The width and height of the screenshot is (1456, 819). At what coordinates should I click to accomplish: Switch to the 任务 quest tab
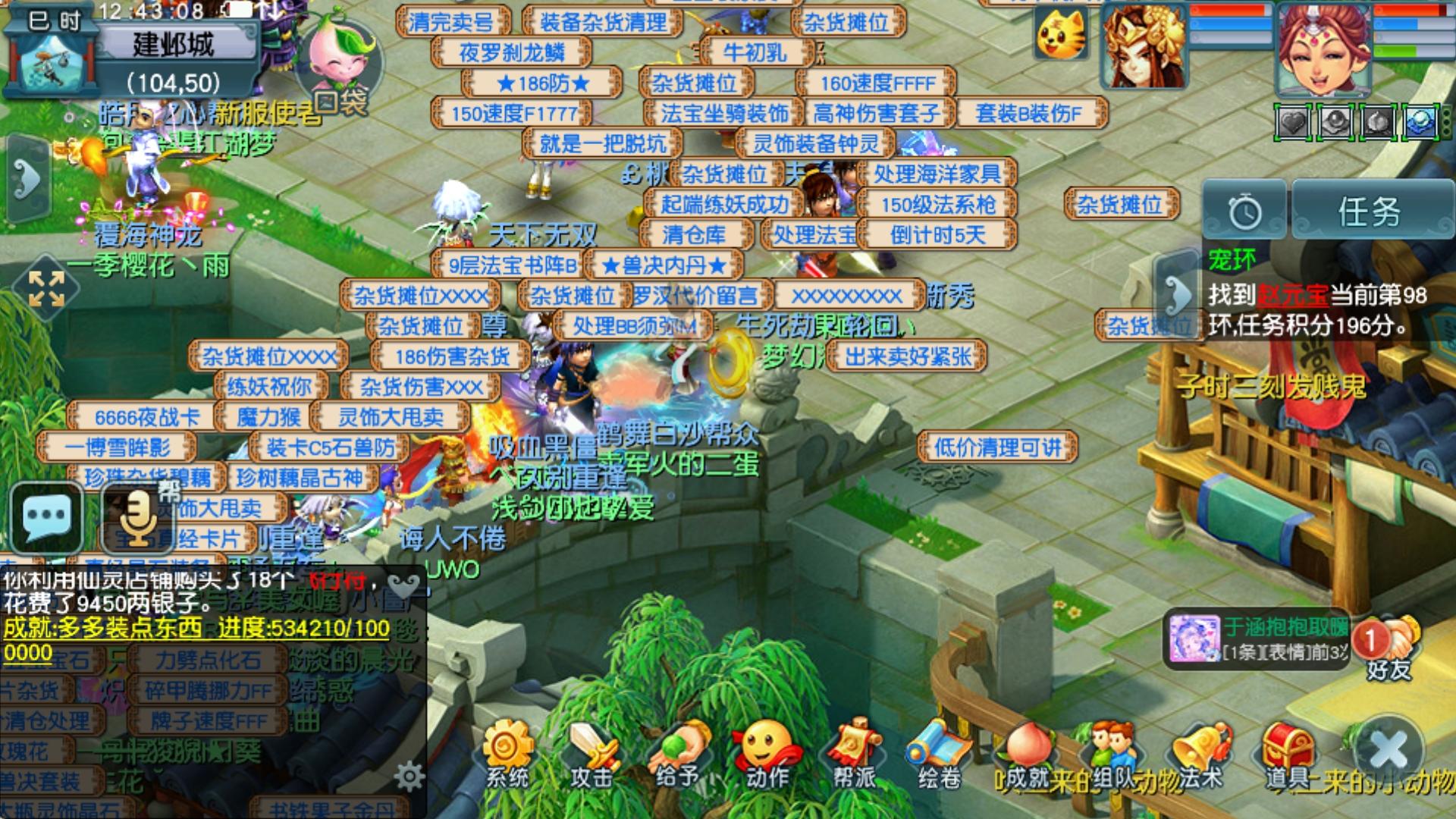(1370, 212)
